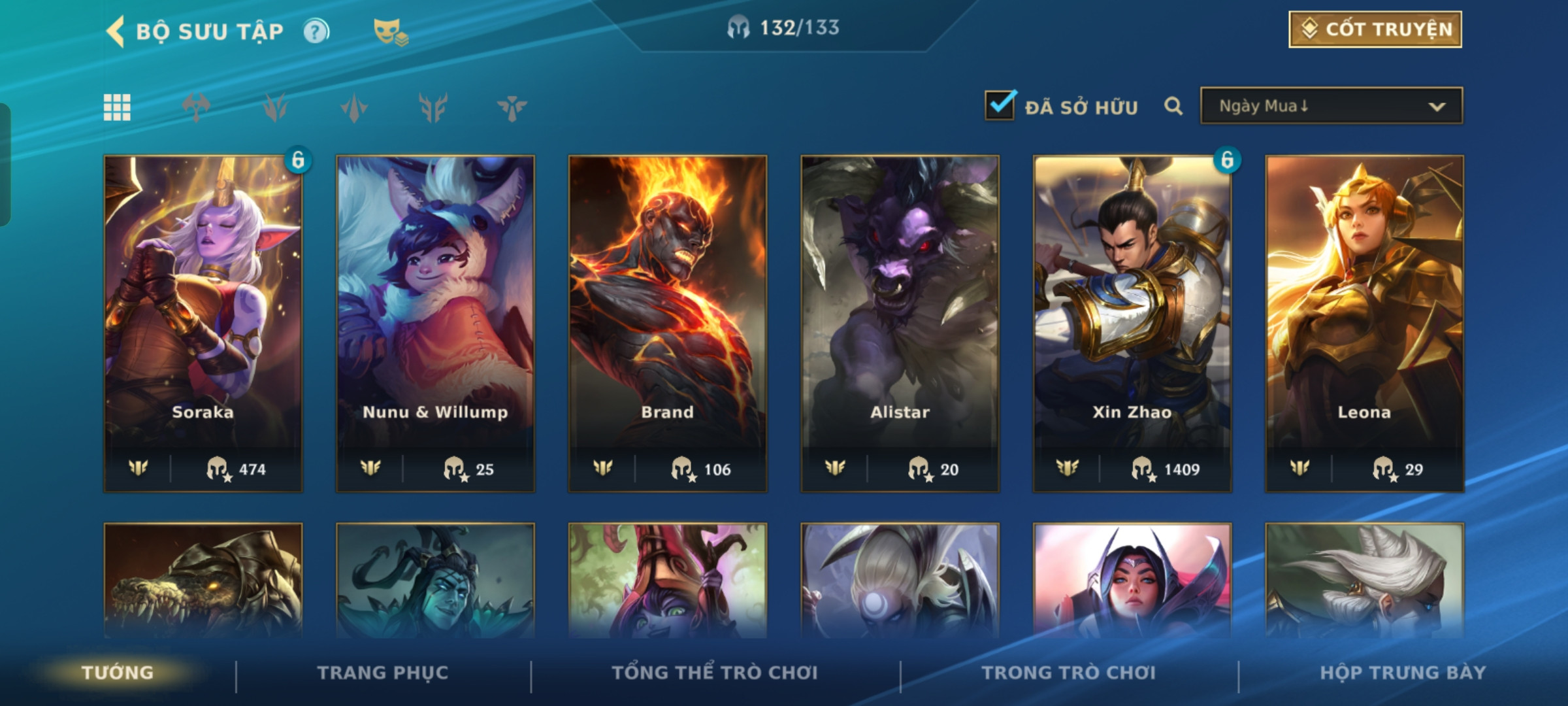Image resolution: width=1568 pixels, height=706 pixels.
Task: Filter champions by the crossed axes role
Action: click(x=196, y=107)
